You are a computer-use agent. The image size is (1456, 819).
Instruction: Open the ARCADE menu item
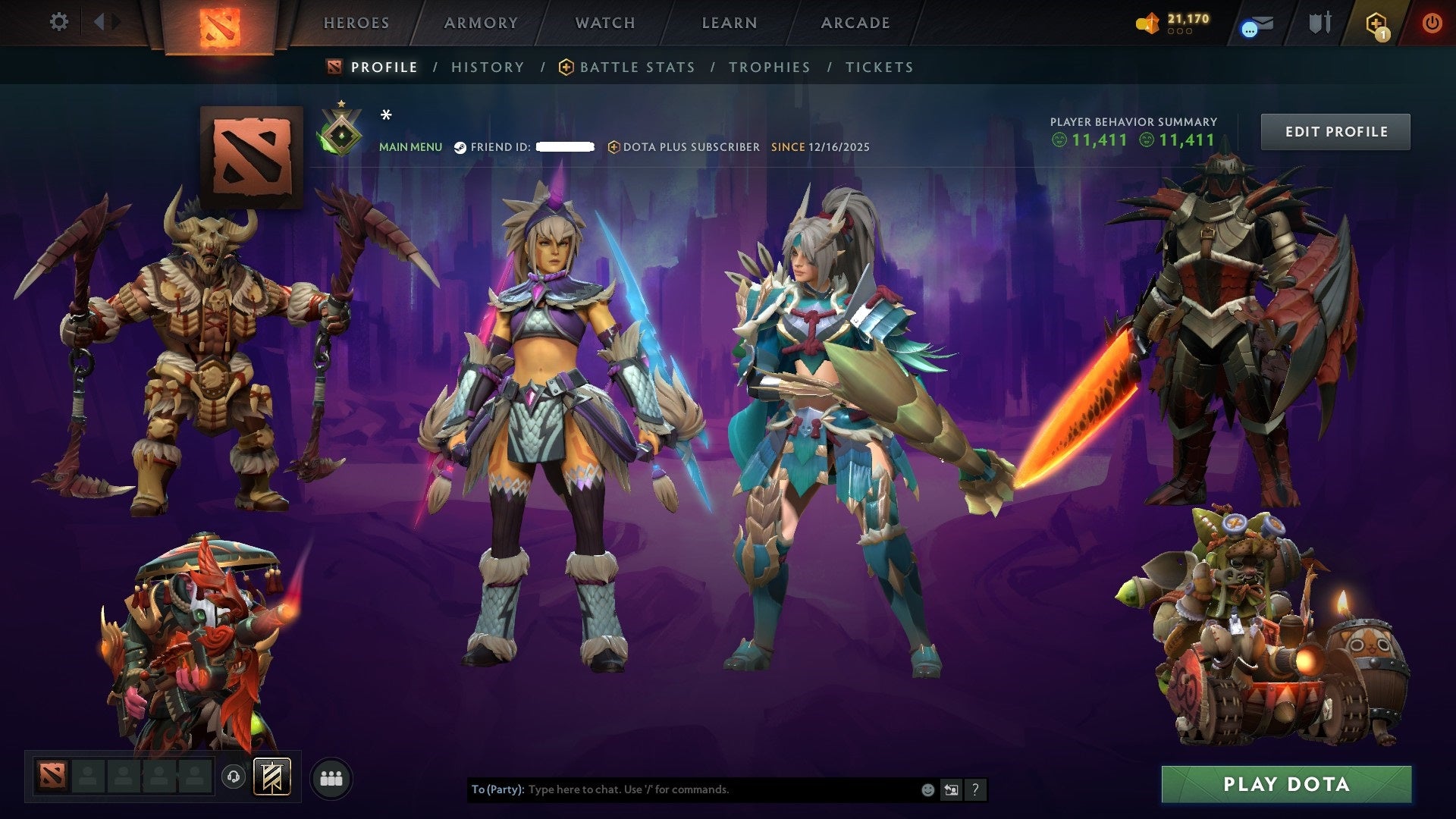(x=855, y=23)
